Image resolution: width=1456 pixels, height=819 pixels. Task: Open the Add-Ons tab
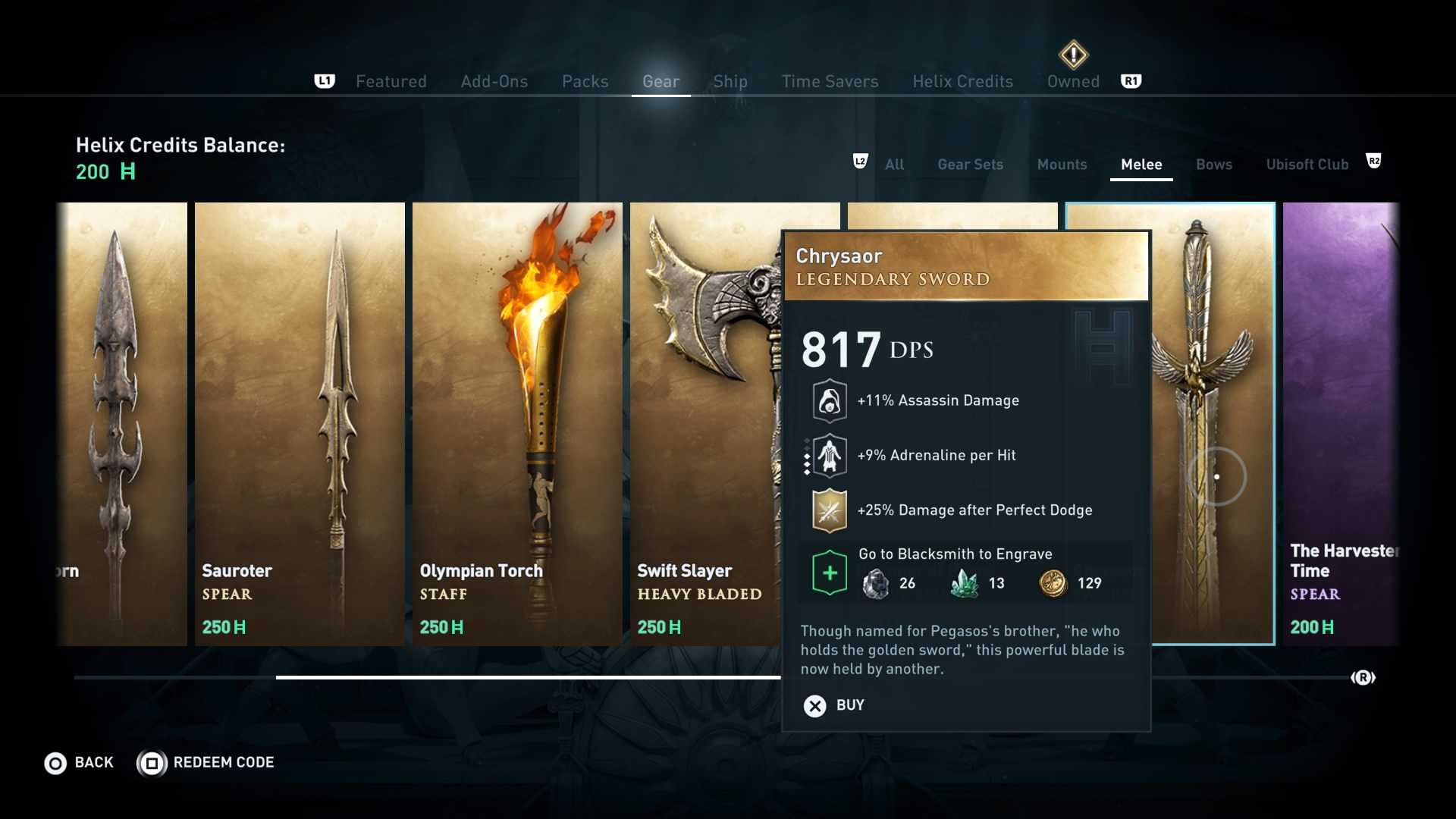[494, 81]
